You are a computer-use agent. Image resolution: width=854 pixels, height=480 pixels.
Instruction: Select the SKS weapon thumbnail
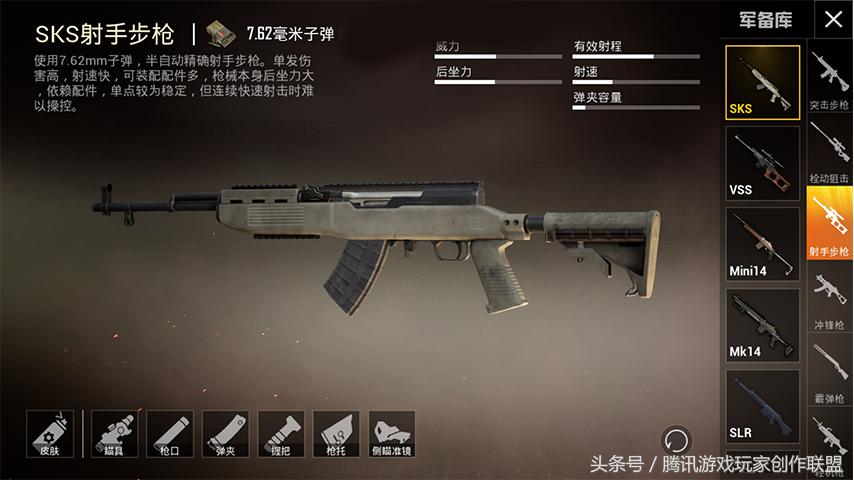762,81
